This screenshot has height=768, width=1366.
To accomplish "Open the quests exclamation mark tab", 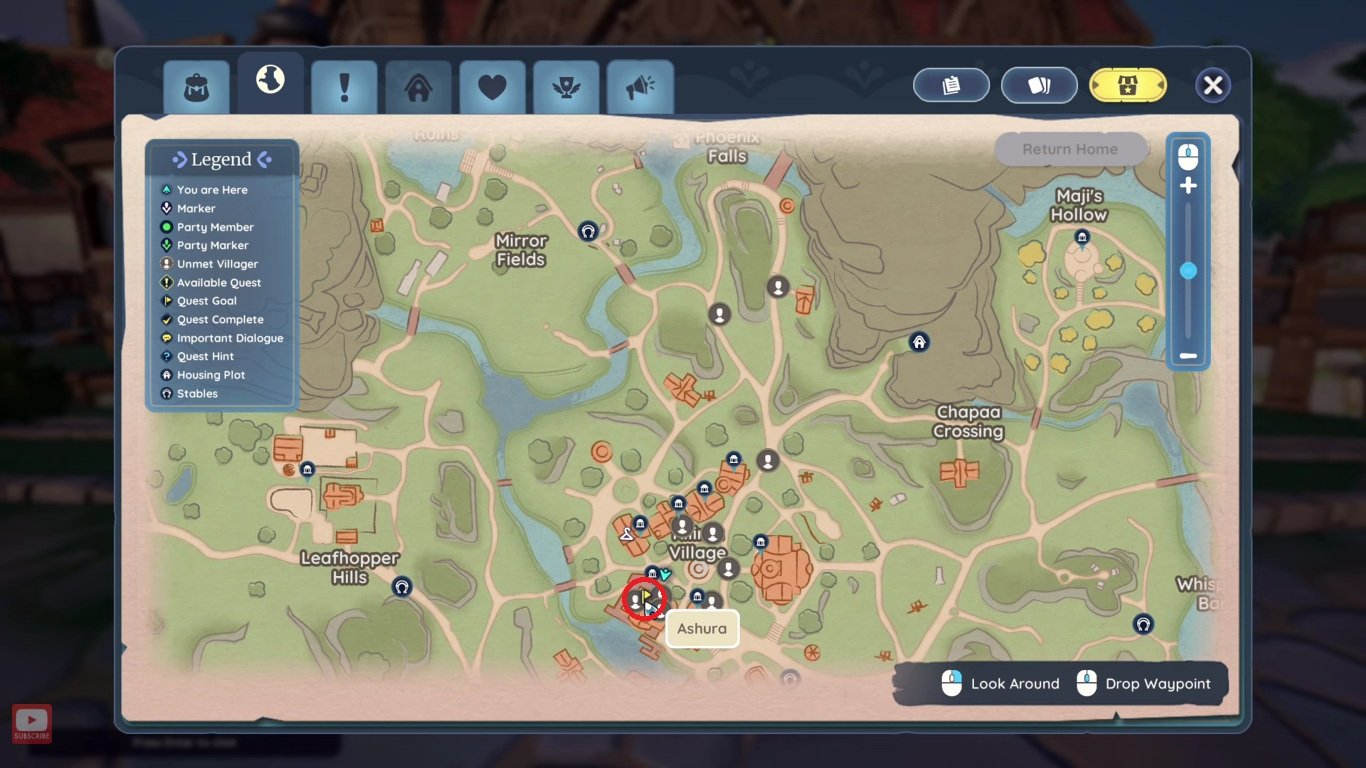I will click(344, 88).
